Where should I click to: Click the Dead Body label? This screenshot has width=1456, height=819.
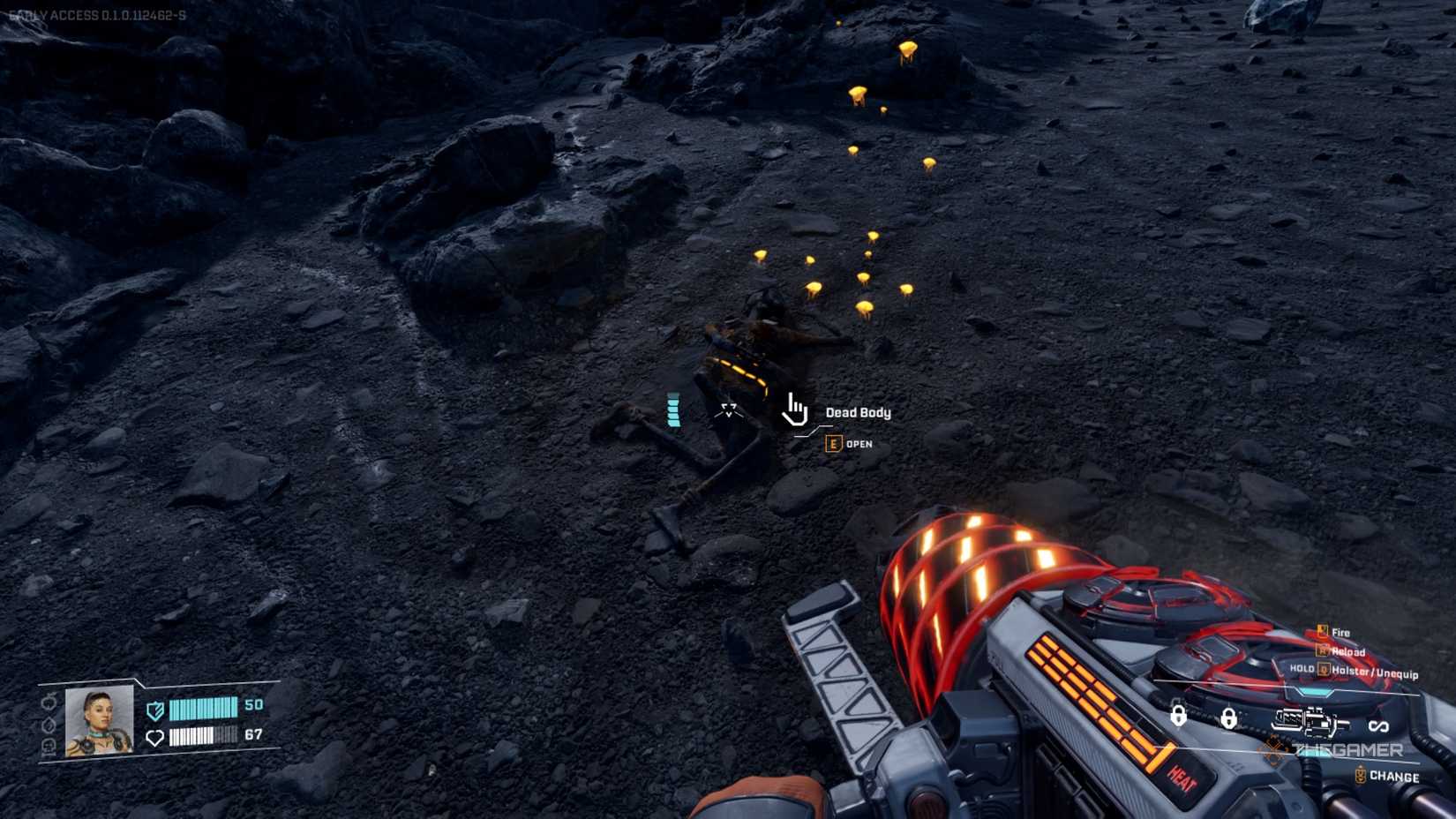click(858, 411)
